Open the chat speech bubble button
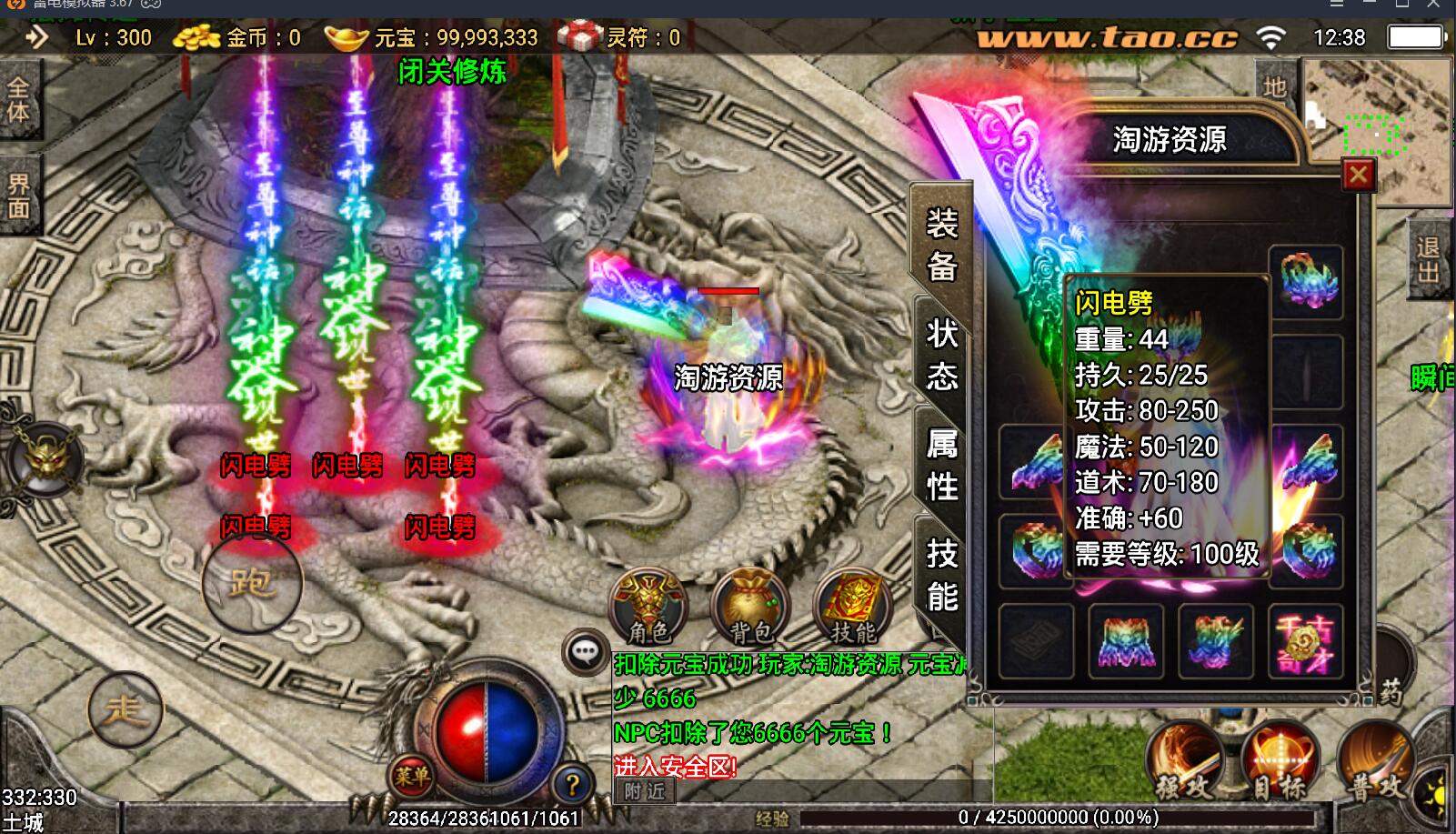Viewport: 1456px width, 834px height. tap(585, 651)
